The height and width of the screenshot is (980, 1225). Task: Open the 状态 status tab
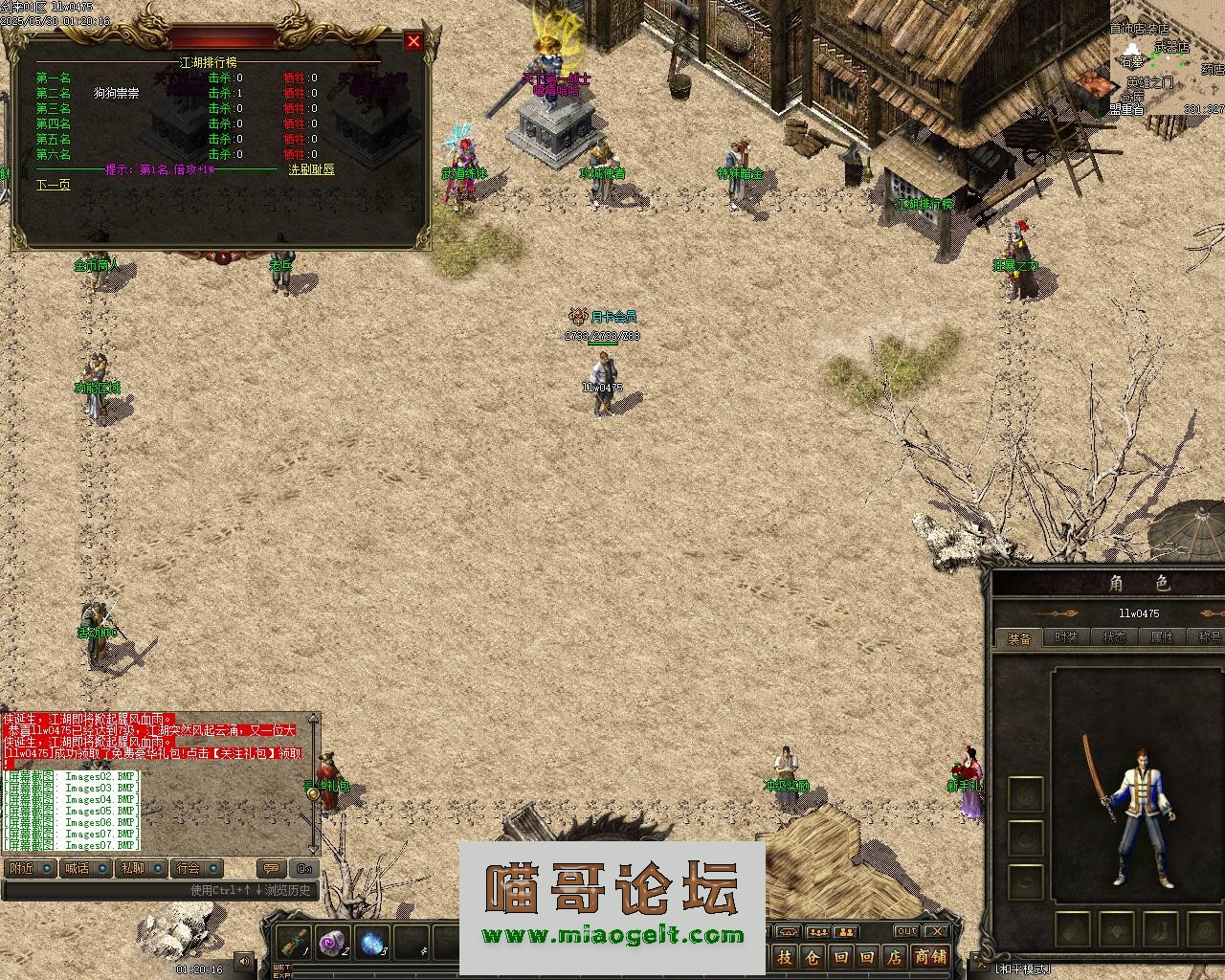(1114, 637)
